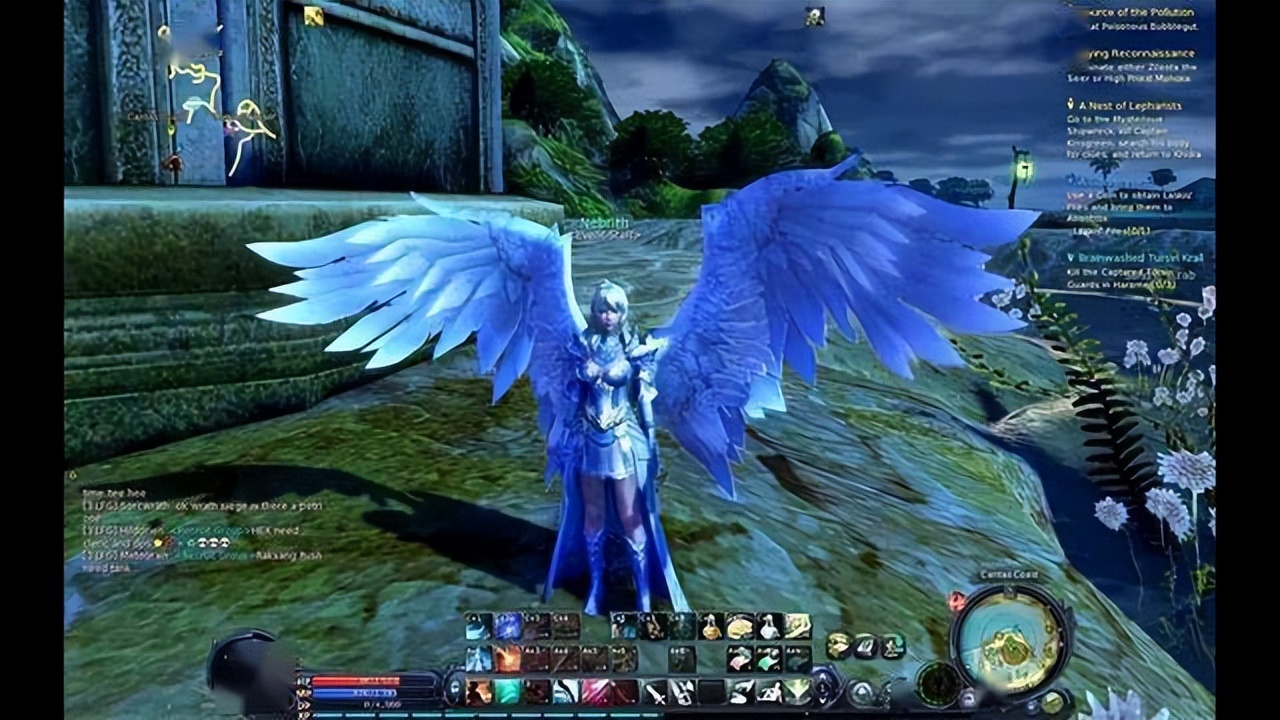Image resolution: width=1280 pixels, height=720 pixels.
Task: Use the white potion flask item
Action: (x=769, y=627)
